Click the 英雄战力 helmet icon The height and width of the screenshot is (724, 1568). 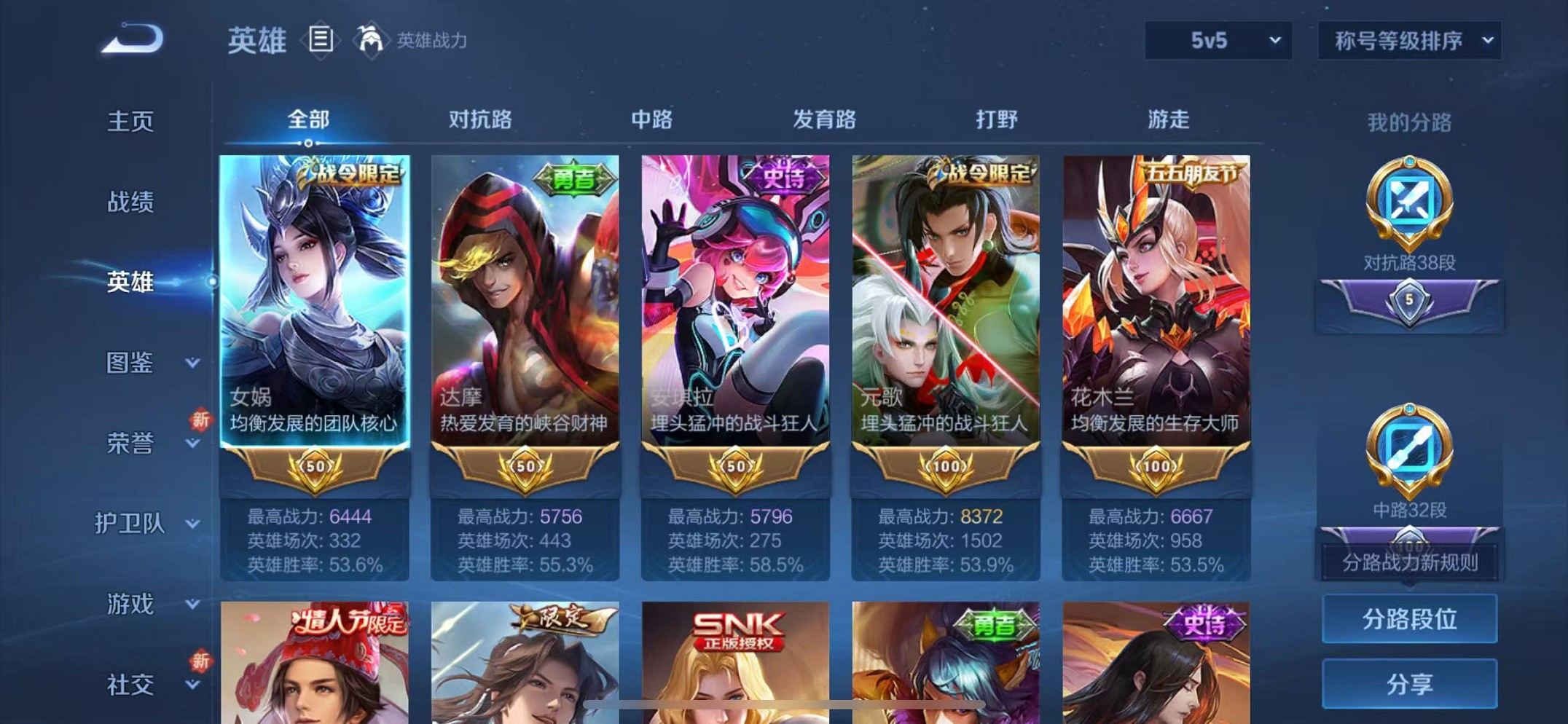[372, 40]
